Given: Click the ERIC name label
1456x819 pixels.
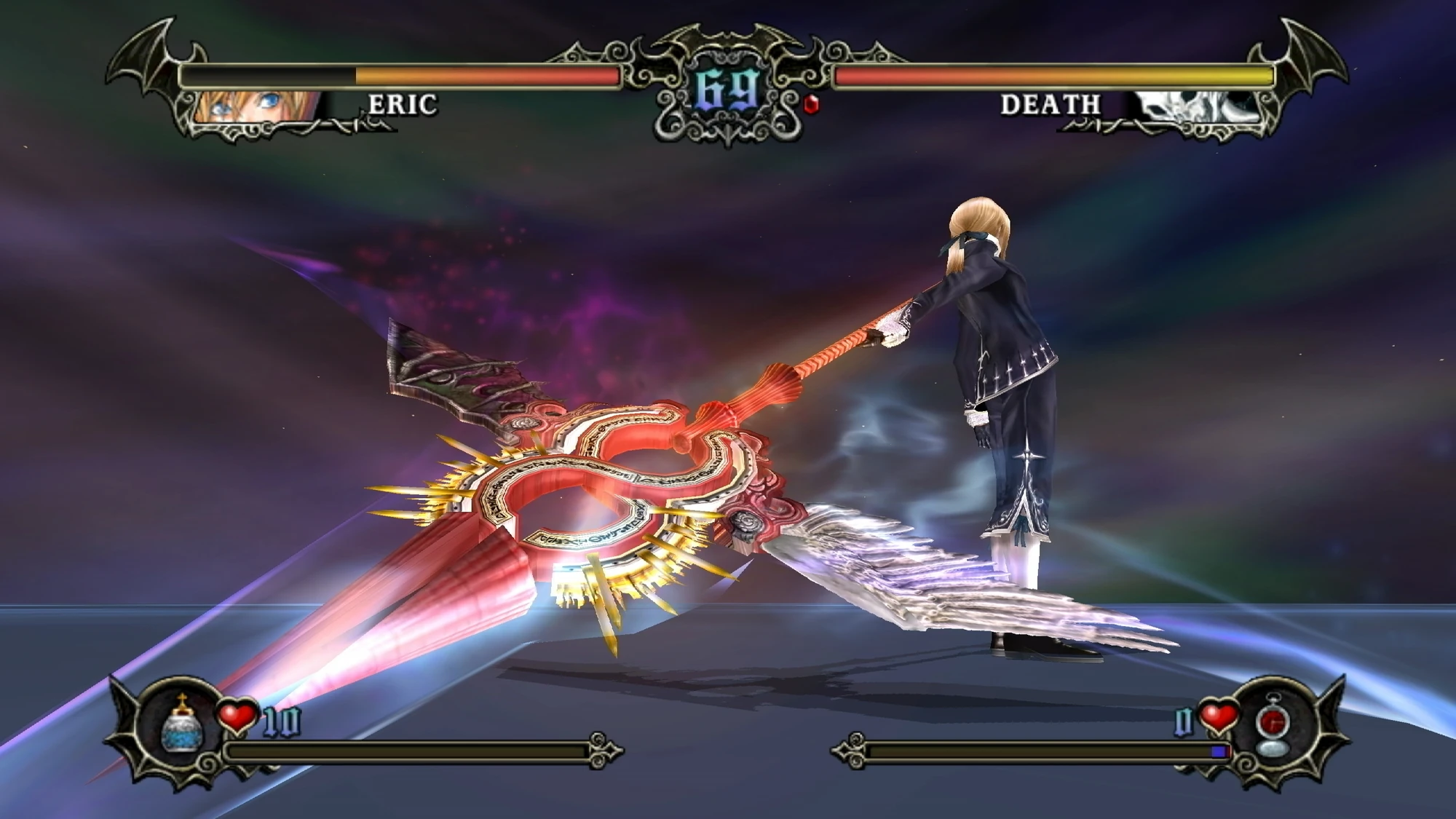Looking at the screenshot, I should click(403, 106).
